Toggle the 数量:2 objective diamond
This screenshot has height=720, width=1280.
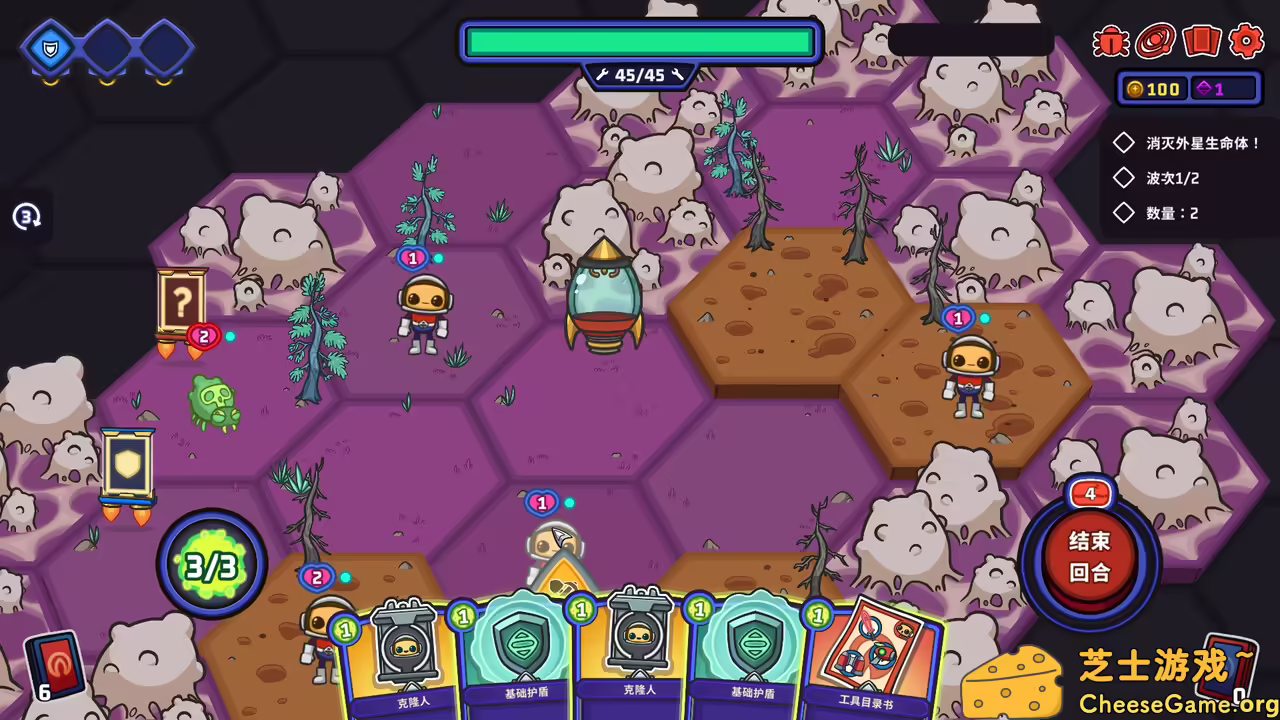tap(1123, 212)
